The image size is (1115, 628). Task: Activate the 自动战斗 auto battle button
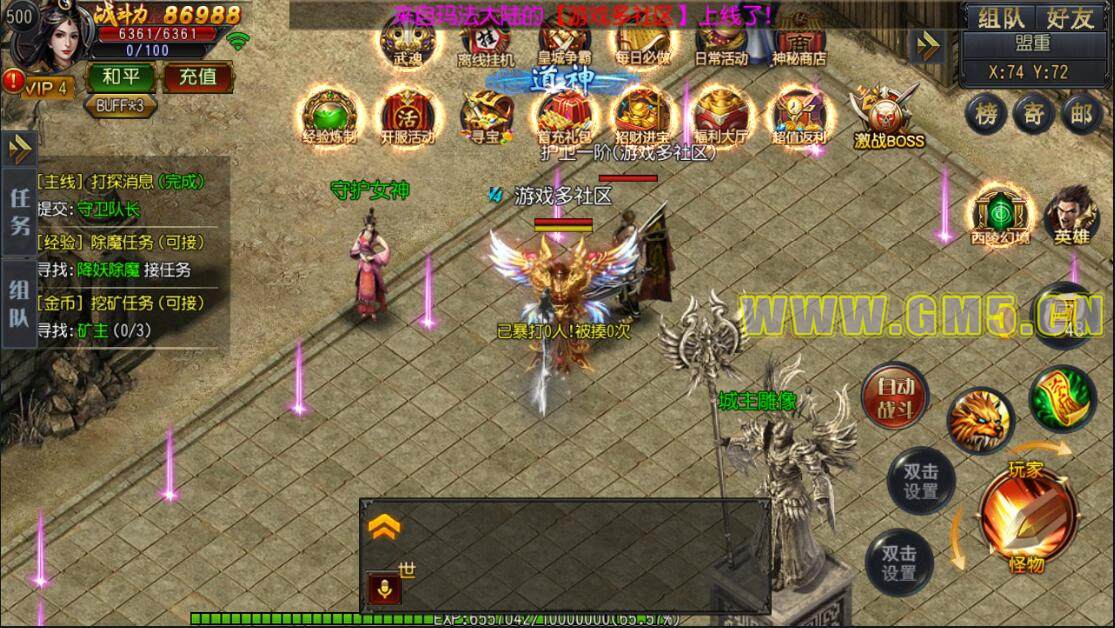pos(895,396)
